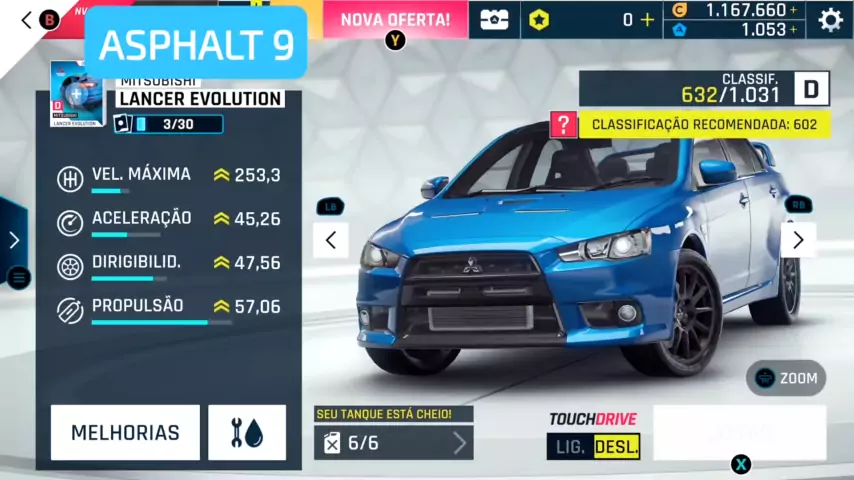Open the fuel tank 6/6 panel
854x480 pixels.
click(x=393, y=442)
